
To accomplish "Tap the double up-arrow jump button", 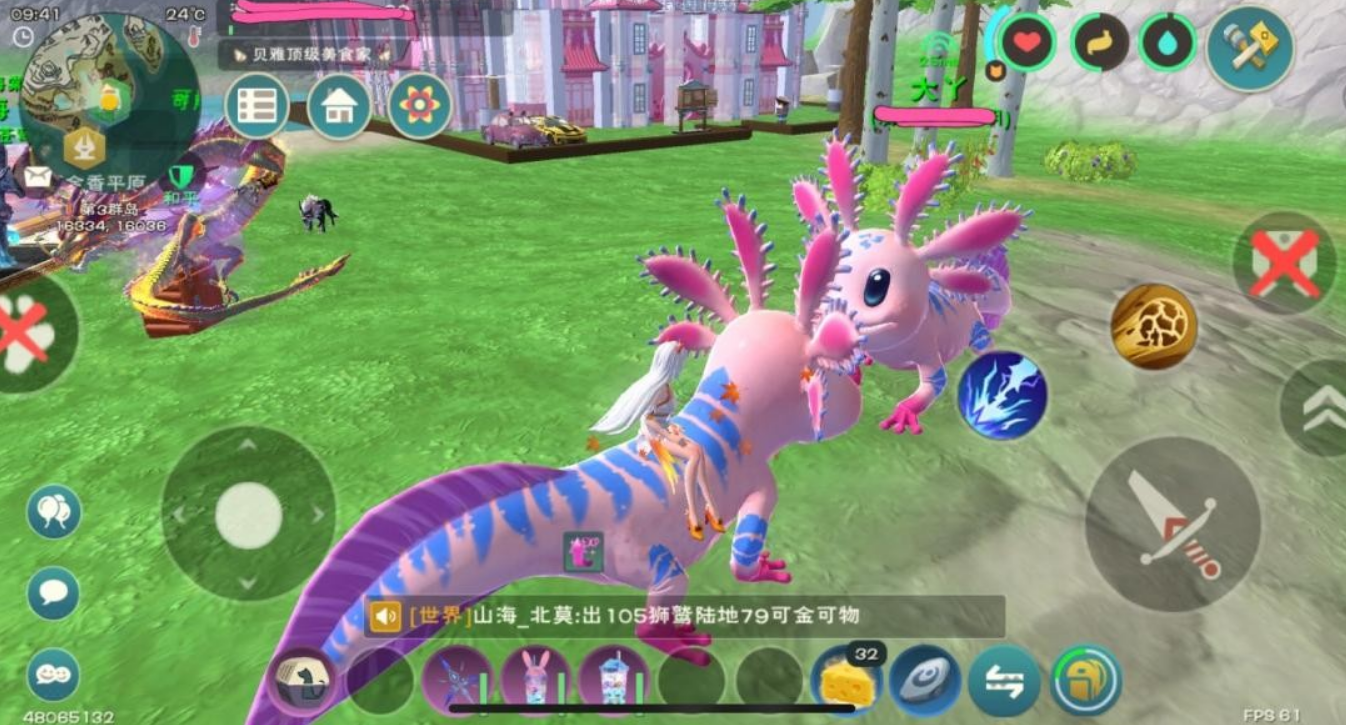I will coord(1319,408).
